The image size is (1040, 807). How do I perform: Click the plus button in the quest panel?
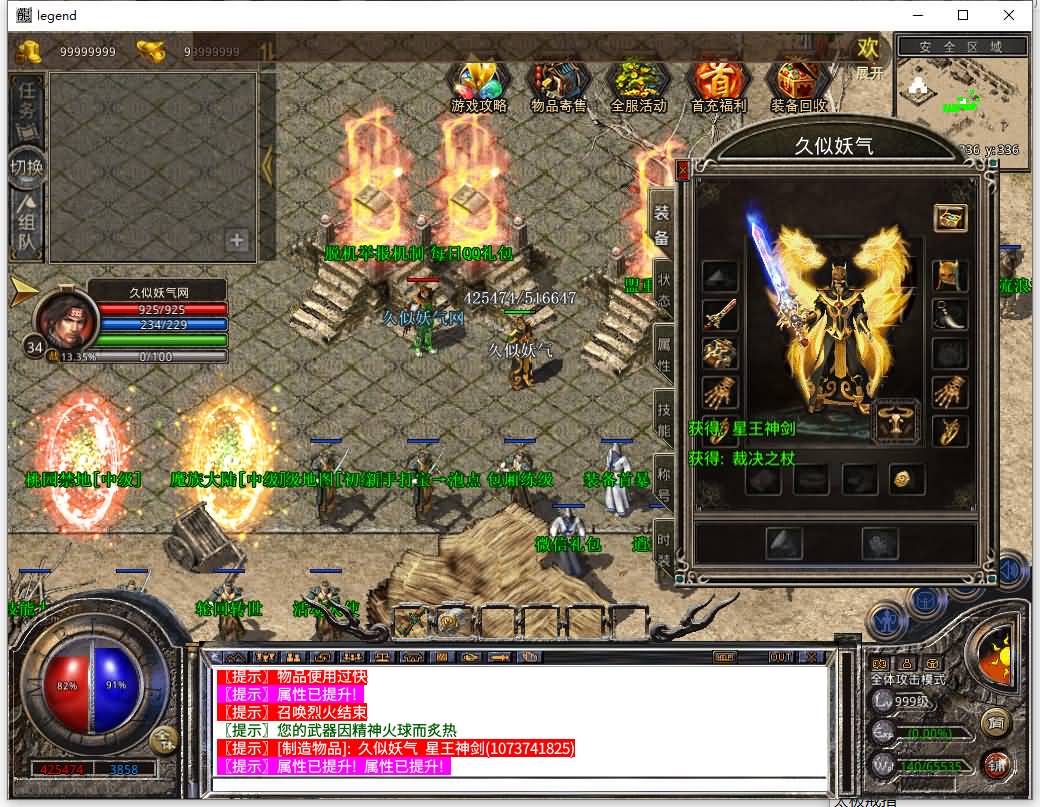[236, 240]
